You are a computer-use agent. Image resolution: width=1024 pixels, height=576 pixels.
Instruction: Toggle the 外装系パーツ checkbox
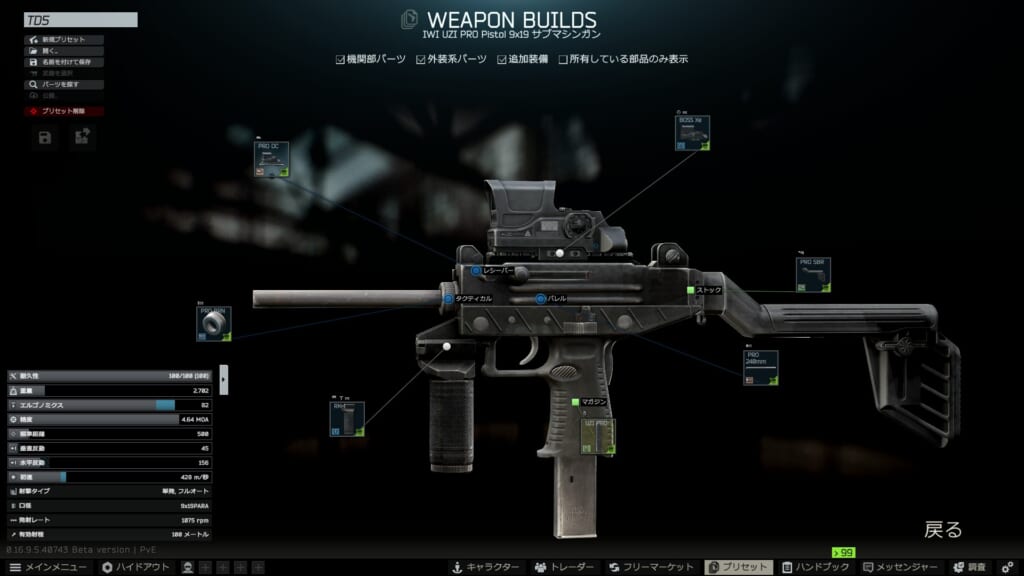(421, 59)
